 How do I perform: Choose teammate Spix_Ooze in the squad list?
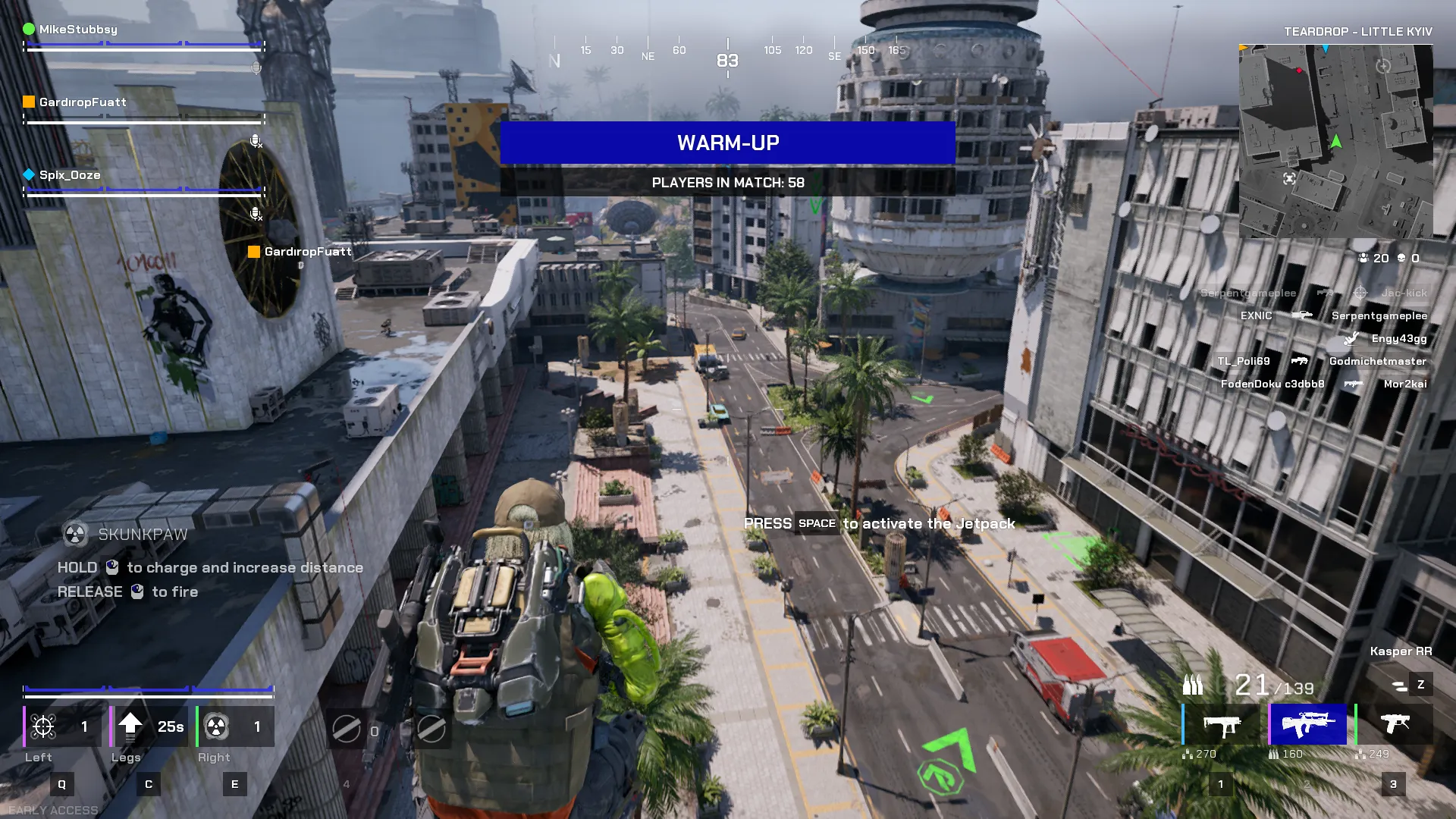coord(70,175)
